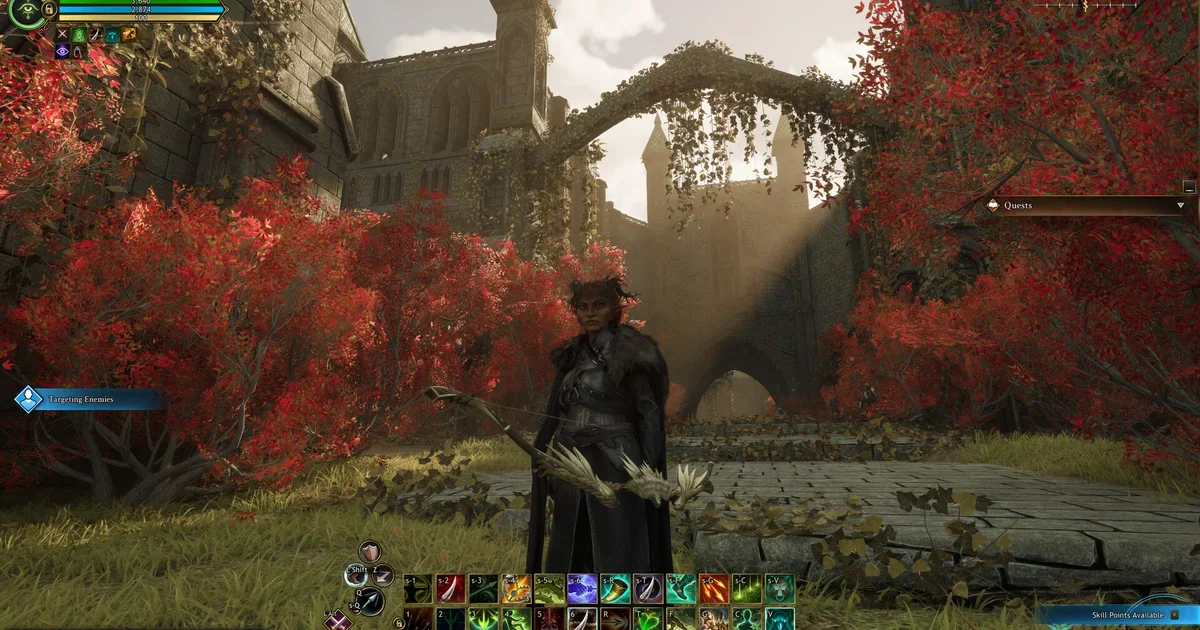
Task: Click the Q arrow shot ability
Action: click(370, 600)
